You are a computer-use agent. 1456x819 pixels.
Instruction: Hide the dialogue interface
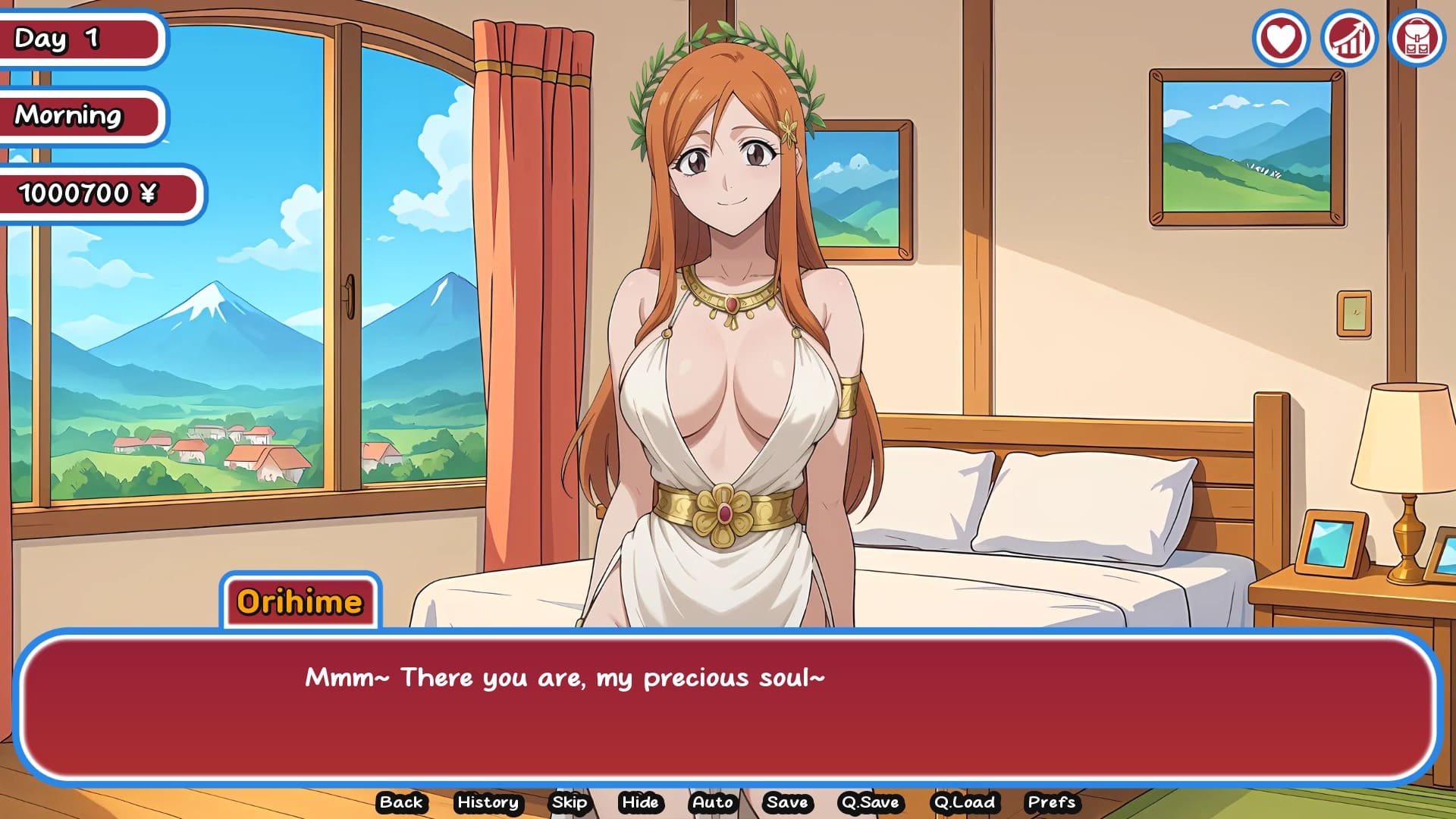tap(640, 802)
